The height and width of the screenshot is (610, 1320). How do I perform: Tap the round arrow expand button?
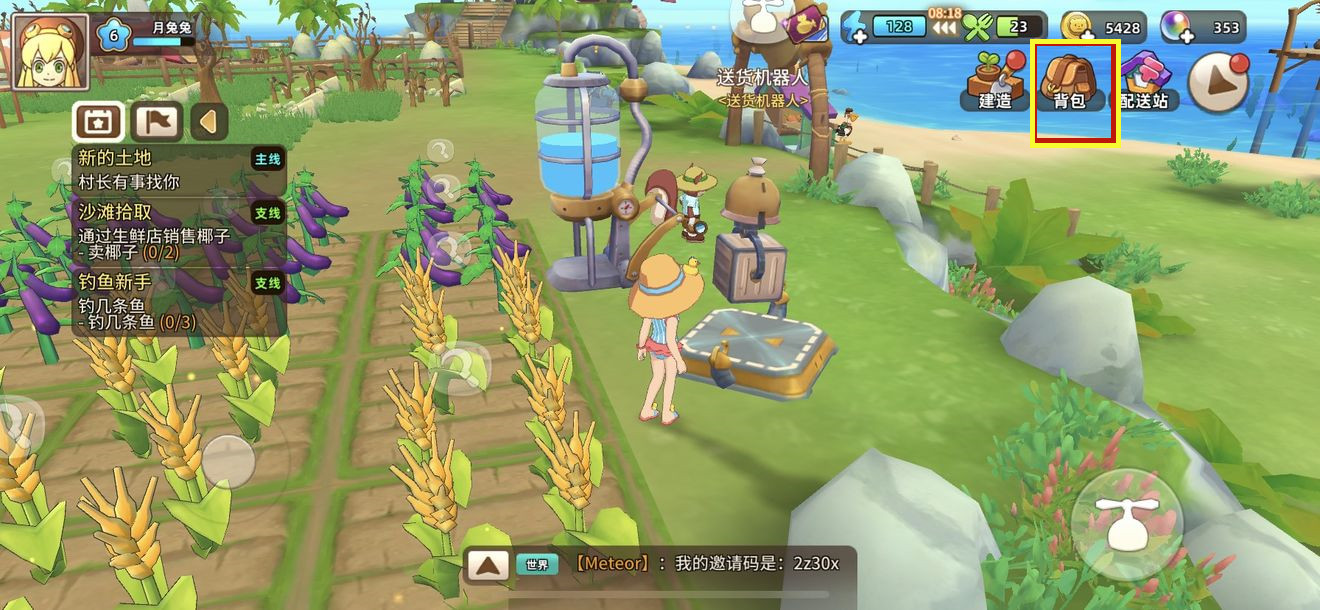1218,82
